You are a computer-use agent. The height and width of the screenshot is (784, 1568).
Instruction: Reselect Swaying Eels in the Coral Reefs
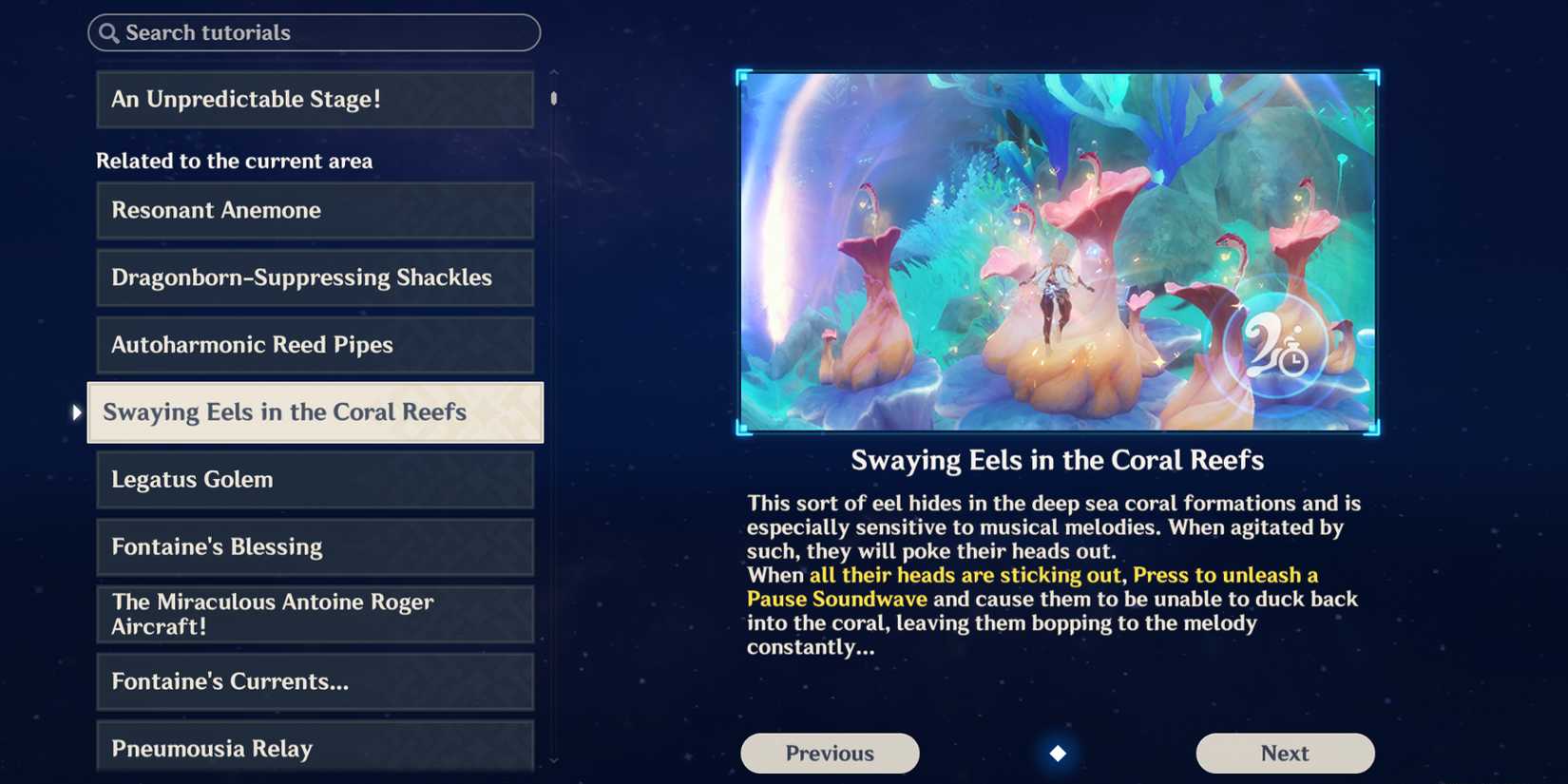coord(315,412)
